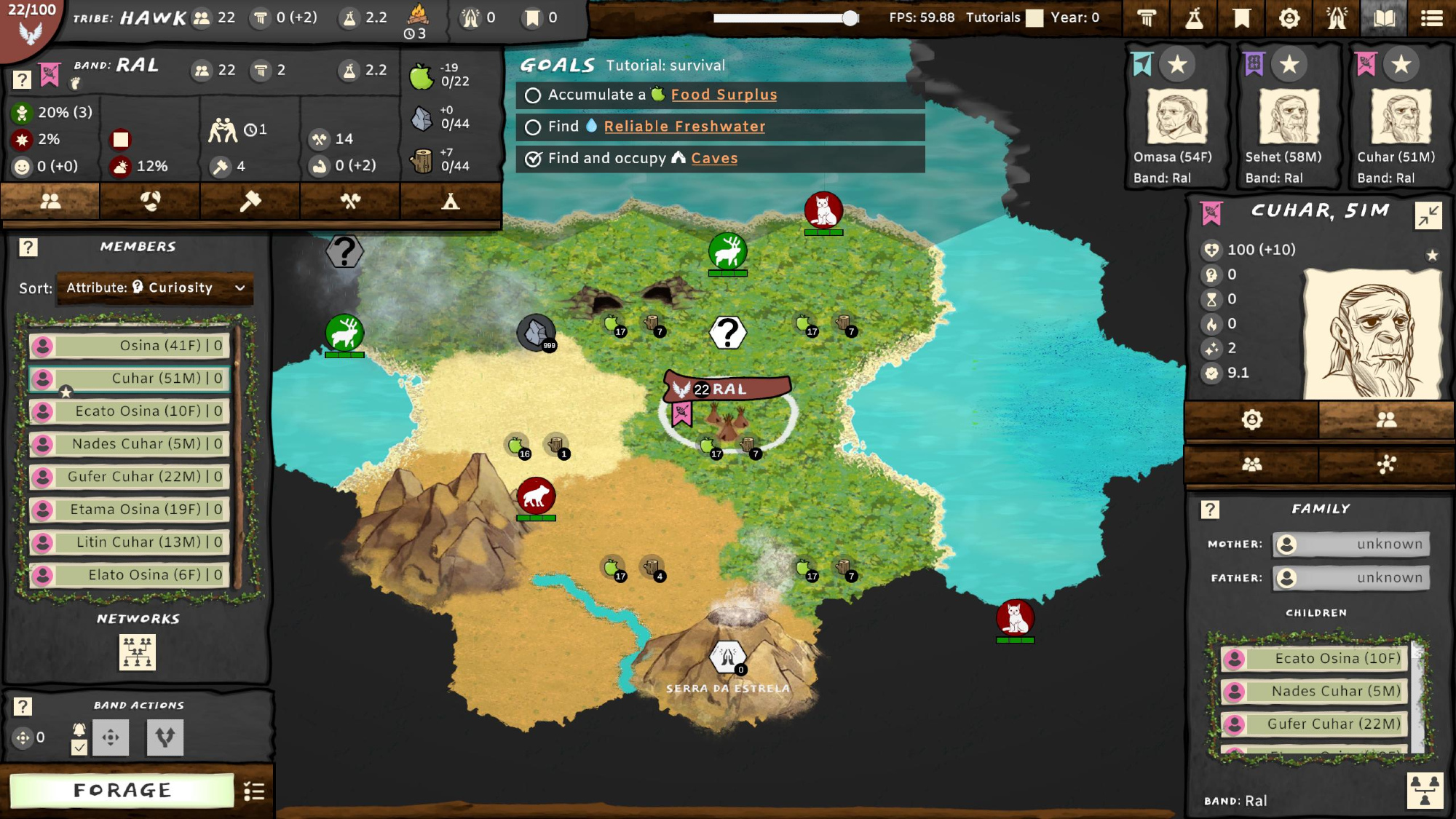Screen dimensions: 1456x819
Task: Click the FORAGE button
Action: [x=122, y=790]
